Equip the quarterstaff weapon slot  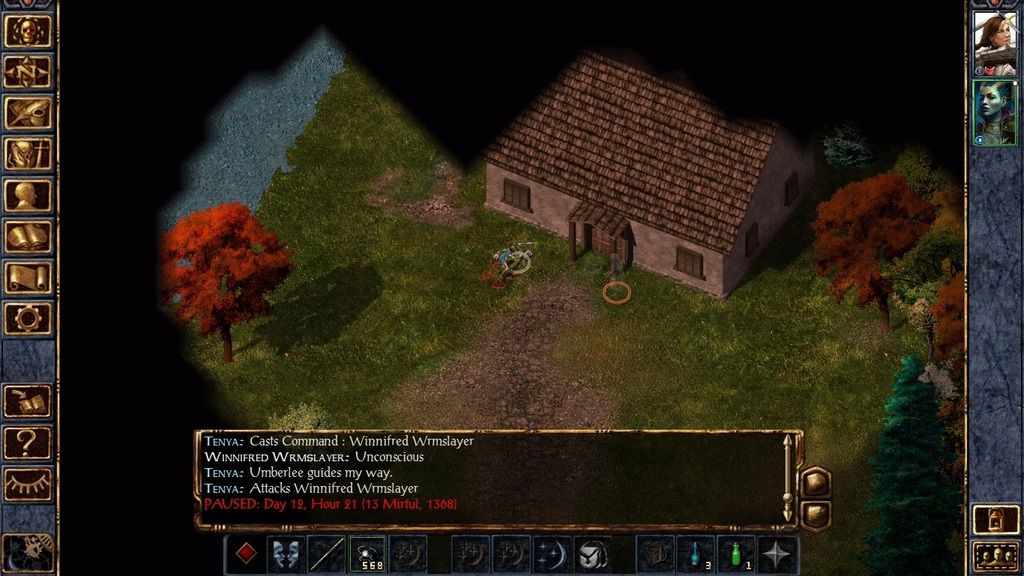click(326, 554)
